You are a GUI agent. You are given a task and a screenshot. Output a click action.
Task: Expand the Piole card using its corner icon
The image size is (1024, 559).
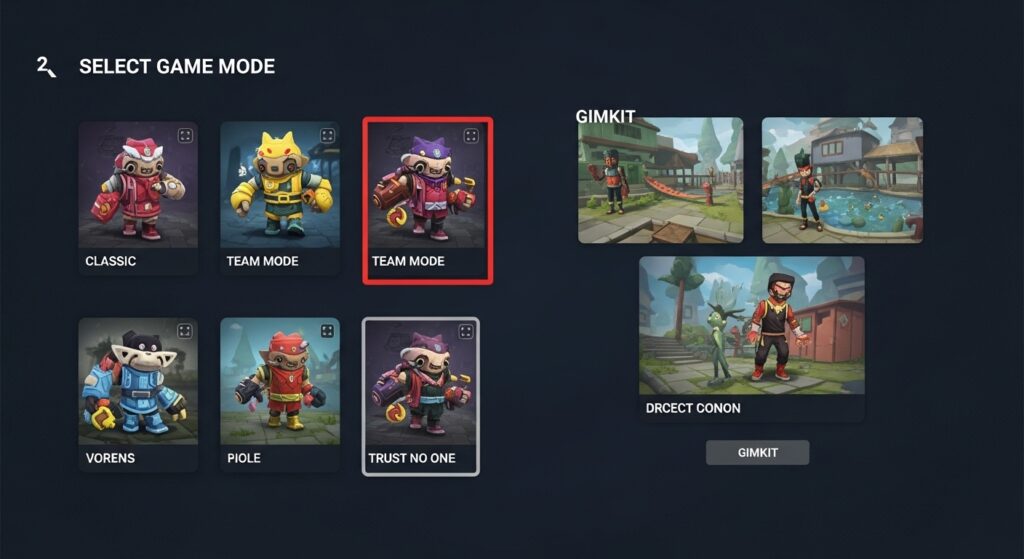[x=326, y=331]
